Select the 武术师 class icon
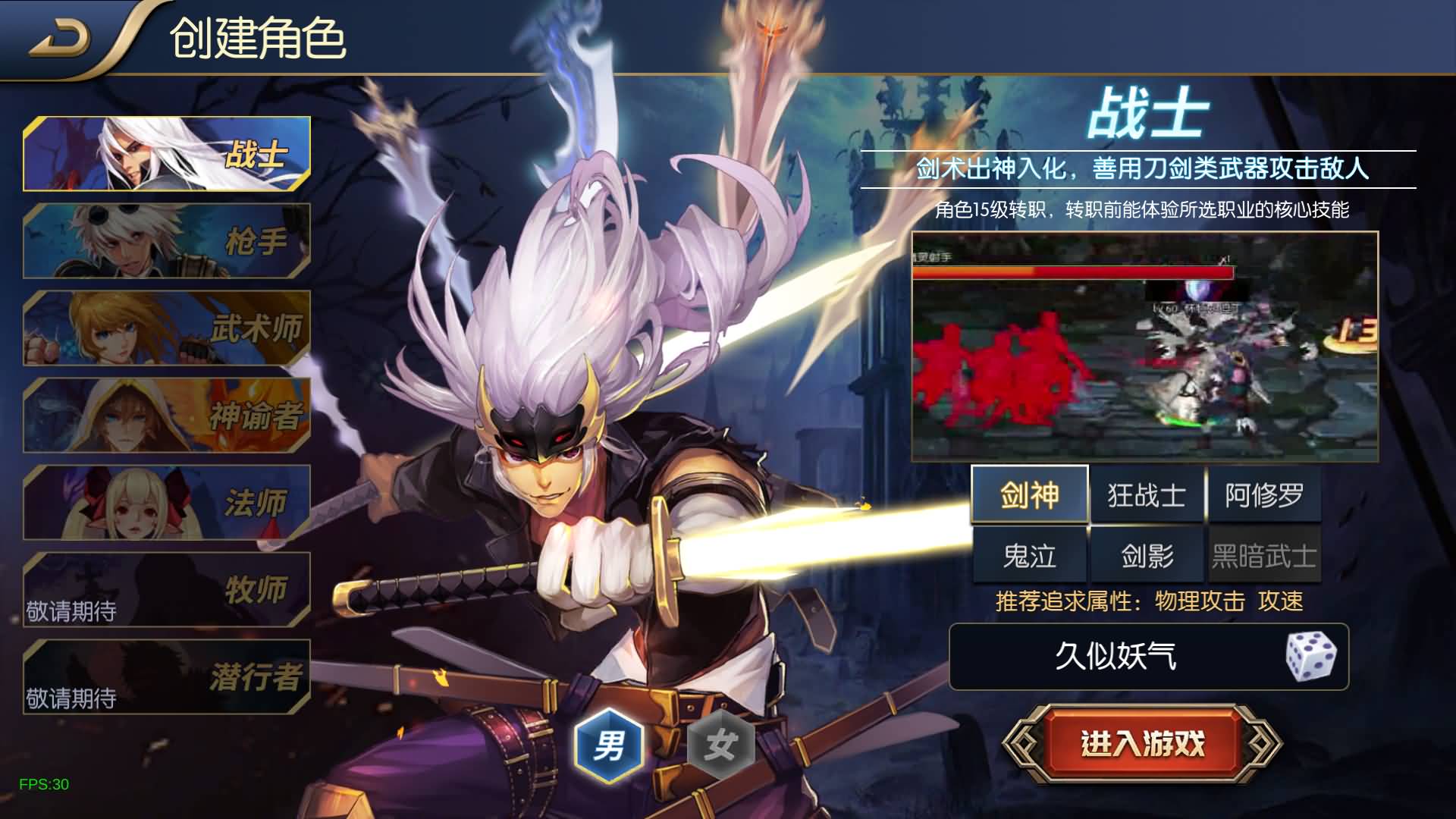 pyautogui.click(x=167, y=330)
